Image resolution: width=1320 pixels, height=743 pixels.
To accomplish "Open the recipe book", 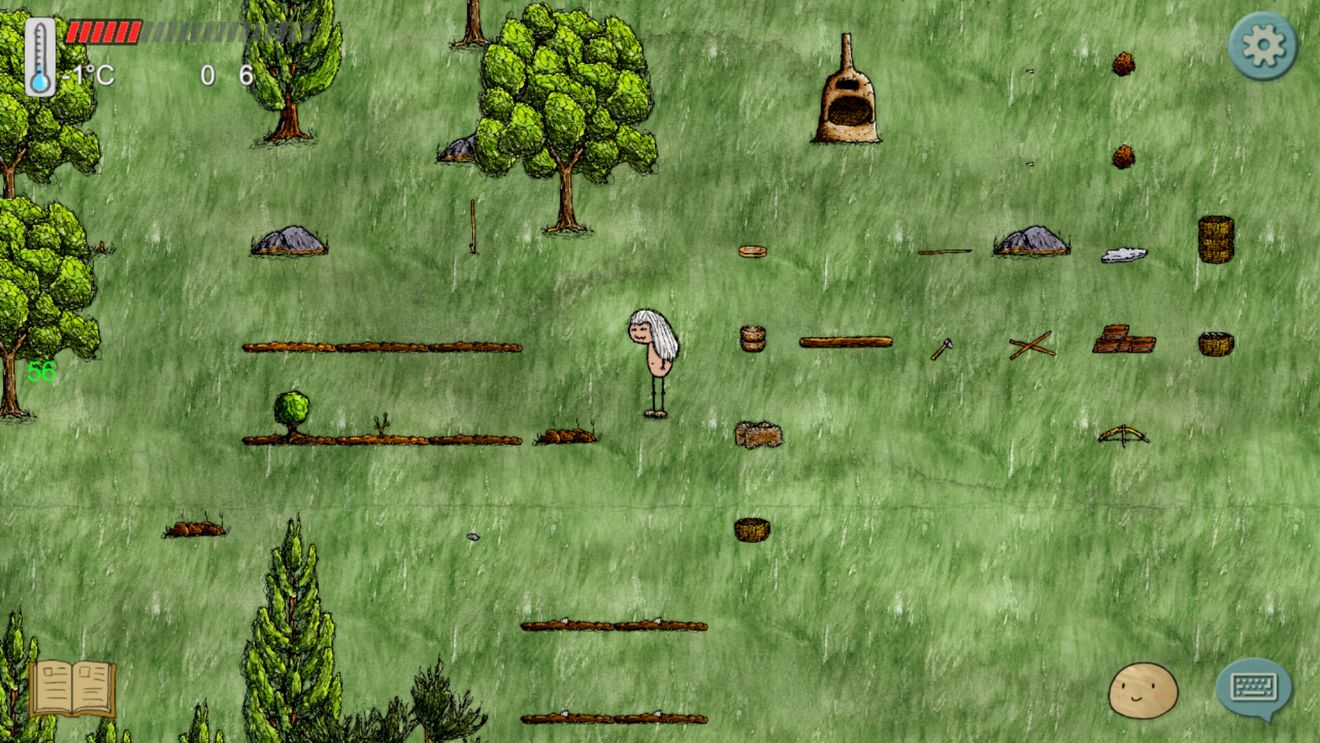I will point(72,688).
